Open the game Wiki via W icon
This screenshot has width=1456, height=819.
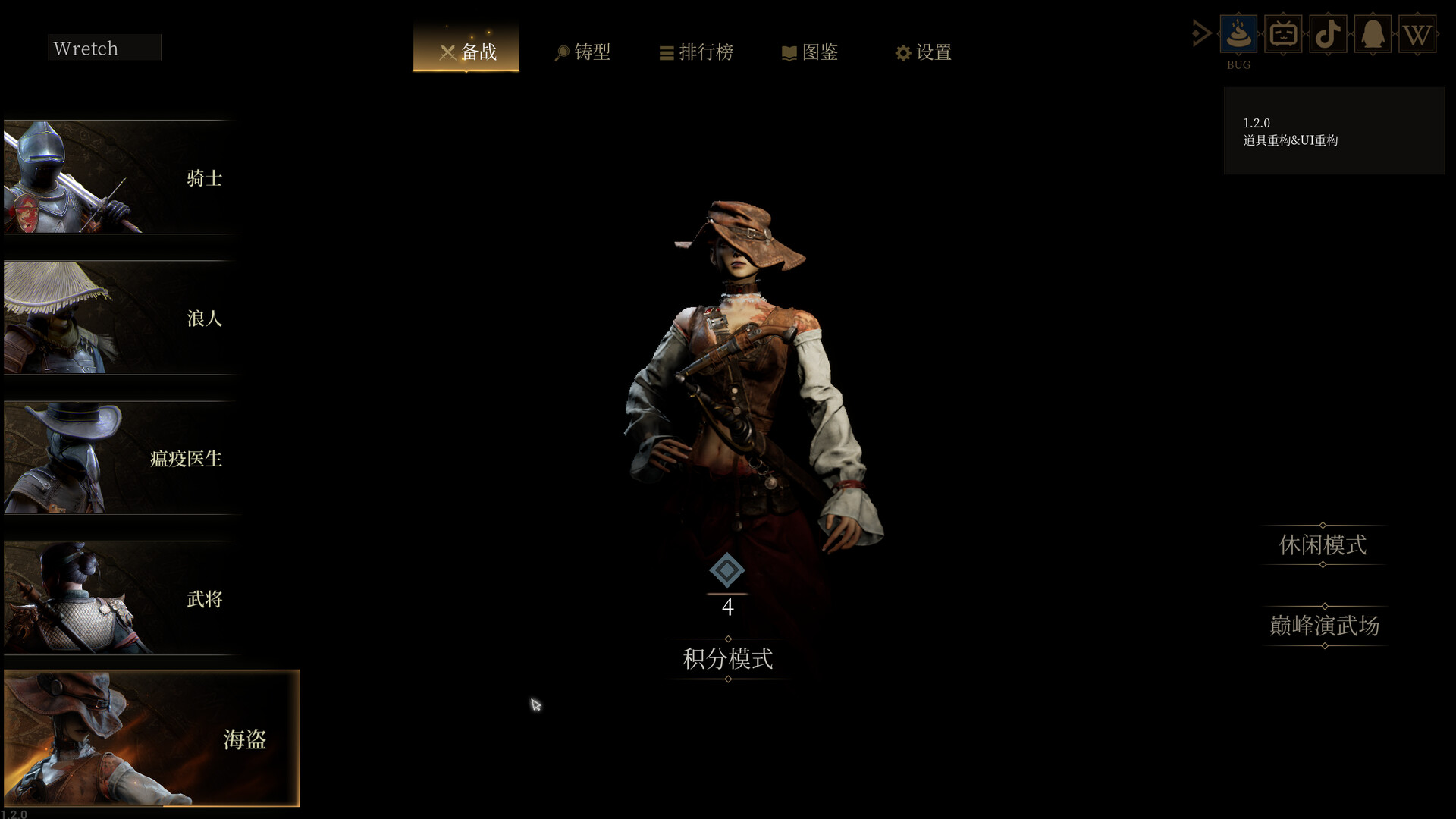tap(1417, 33)
